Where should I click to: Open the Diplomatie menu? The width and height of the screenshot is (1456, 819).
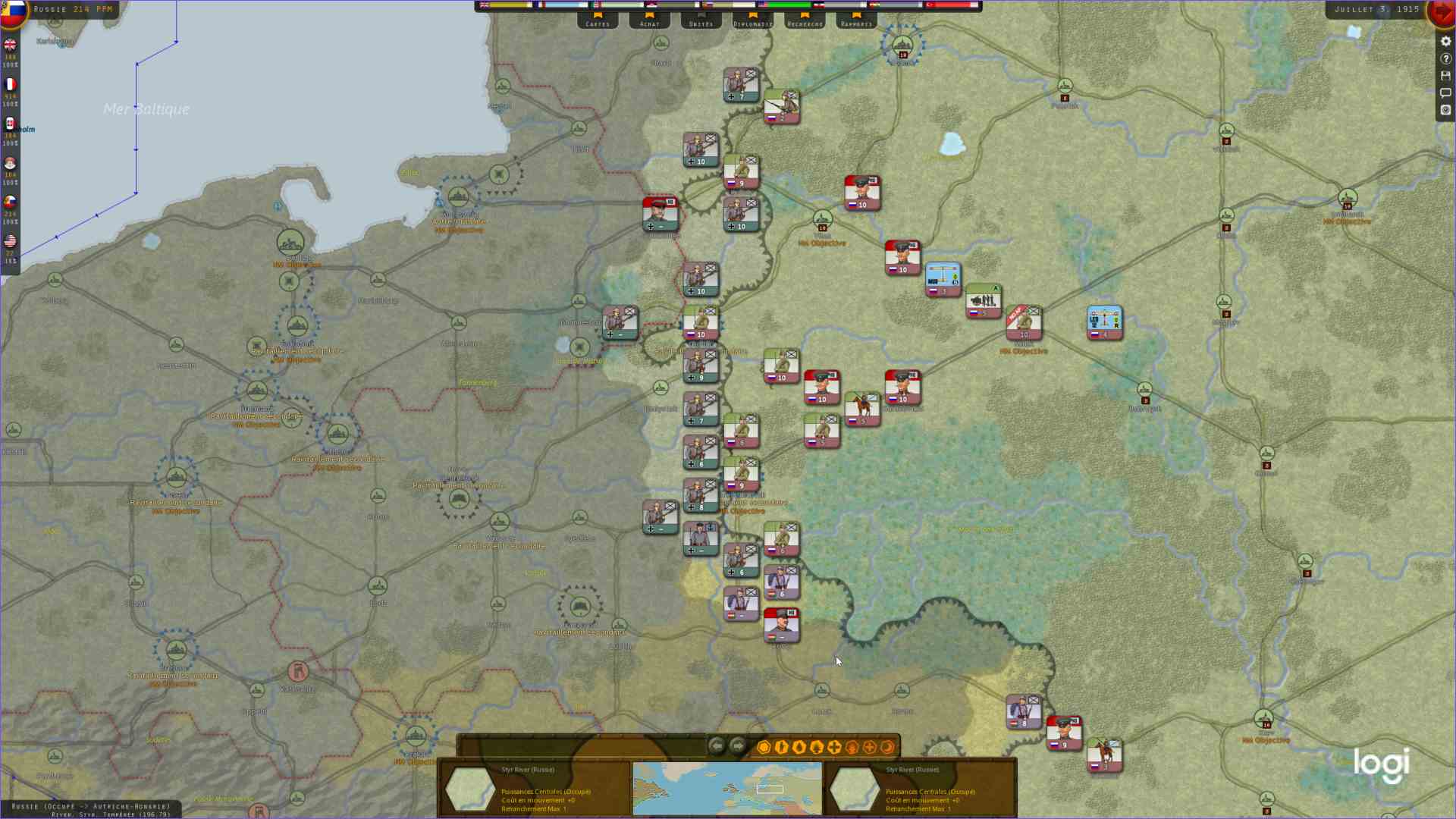coord(753,23)
